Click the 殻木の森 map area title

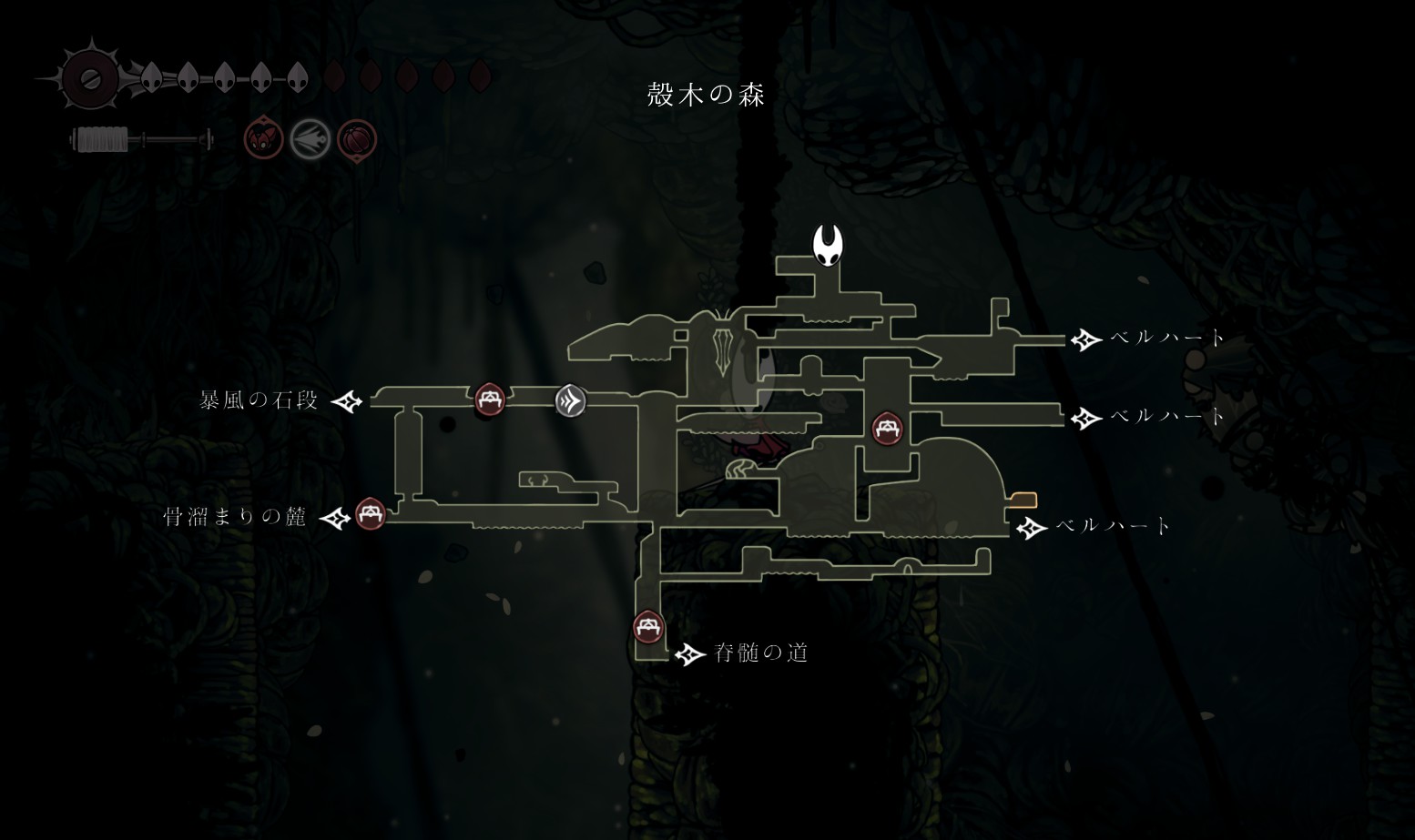707,95
